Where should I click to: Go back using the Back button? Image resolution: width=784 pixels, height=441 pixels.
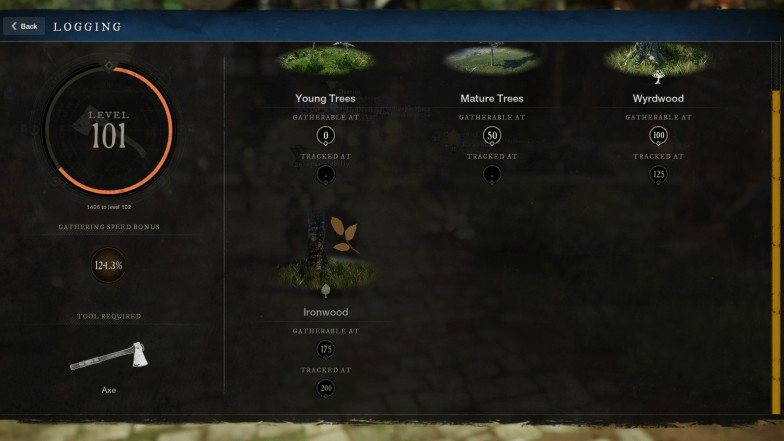[x=24, y=26]
